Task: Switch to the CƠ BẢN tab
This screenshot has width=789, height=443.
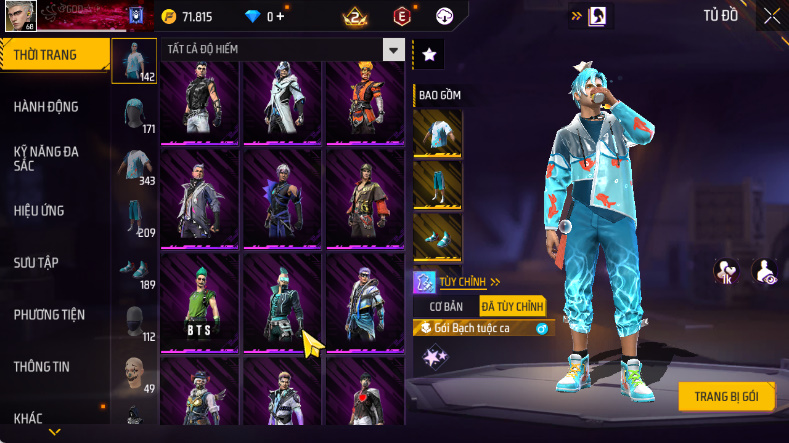Action: click(445, 306)
